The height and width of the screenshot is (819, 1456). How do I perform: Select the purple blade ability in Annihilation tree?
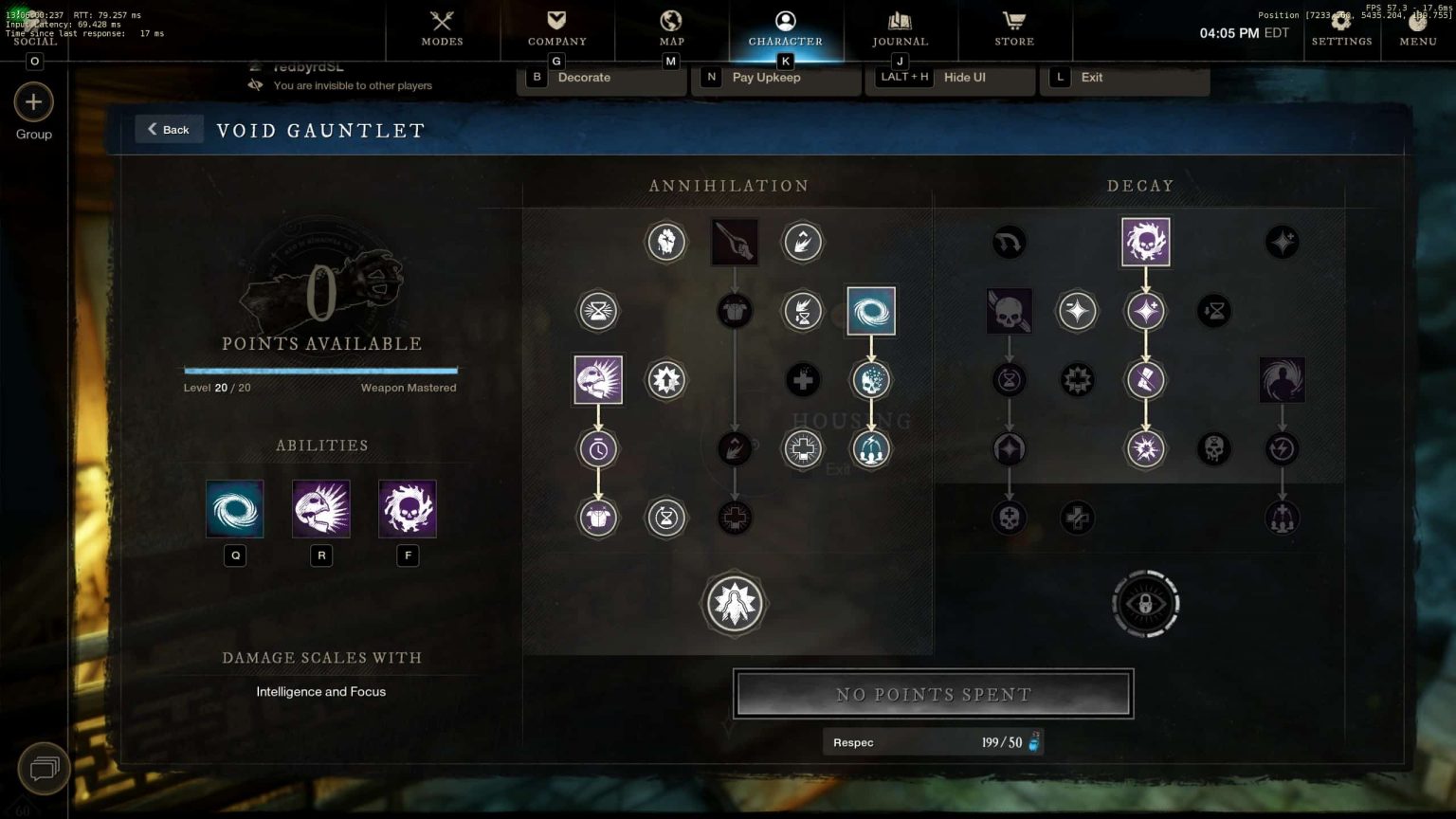click(x=598, y=380)
